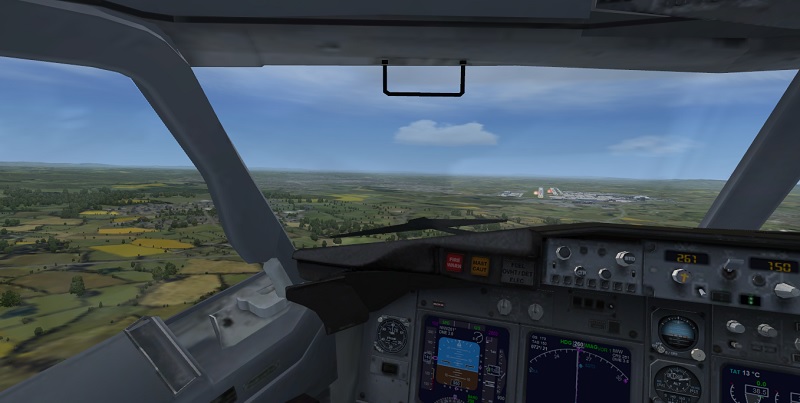Select the standby attitude indicator gauge
This screenshot has width=800, height=403.
[678, 333]
